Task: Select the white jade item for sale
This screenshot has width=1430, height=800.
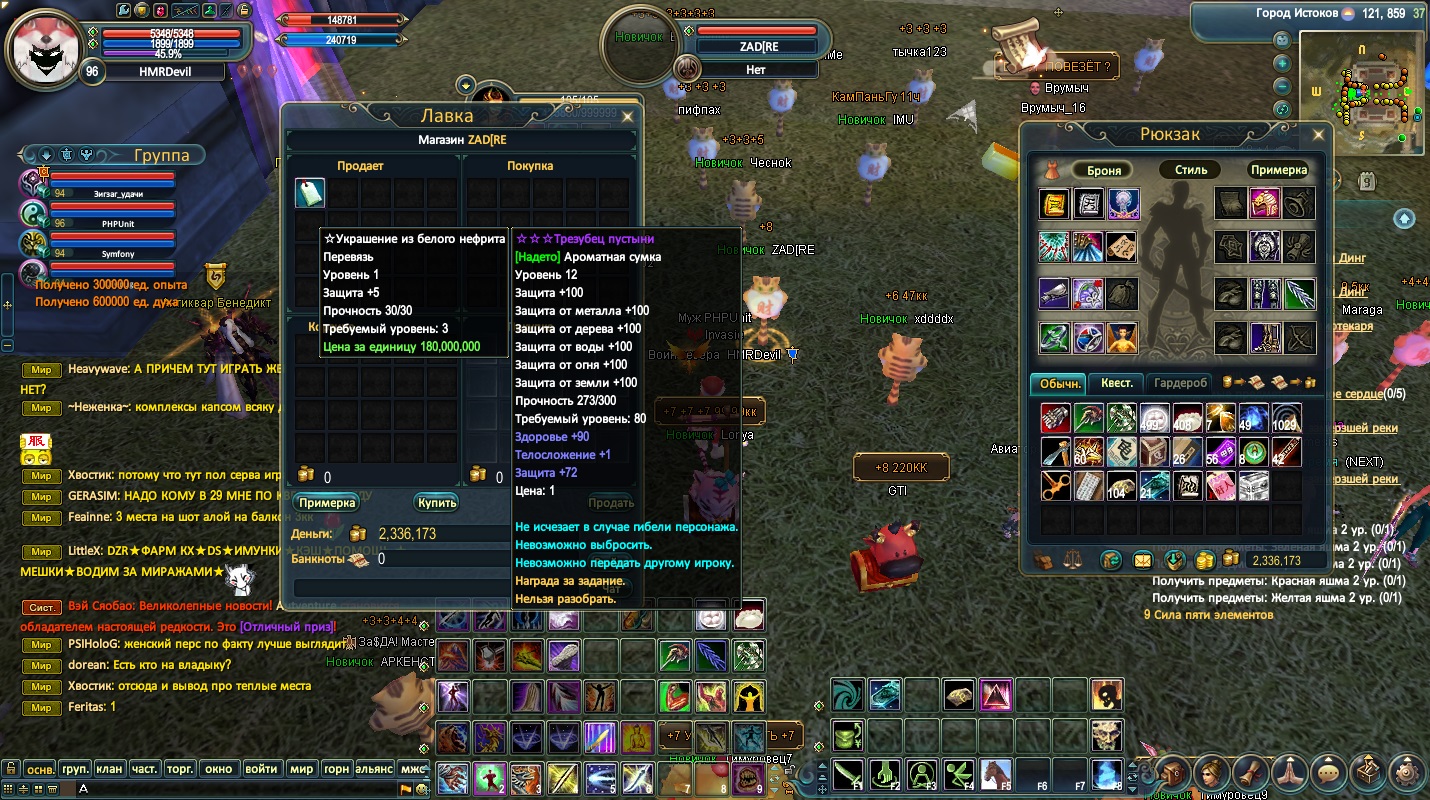Action: click(x=310, y=193)
